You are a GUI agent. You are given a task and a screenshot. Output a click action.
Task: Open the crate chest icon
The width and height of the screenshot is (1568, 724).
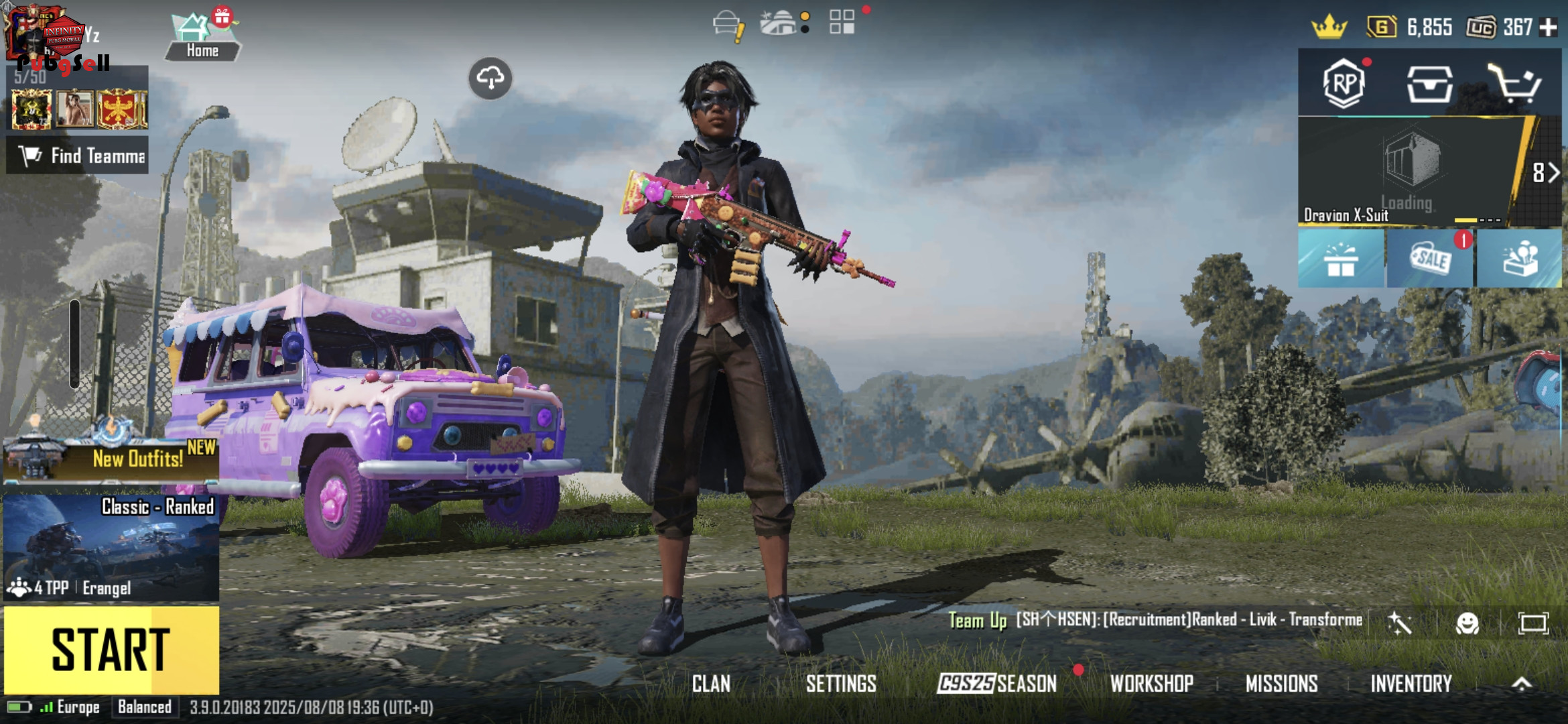pyautogui.click(x=1429, y=84)
